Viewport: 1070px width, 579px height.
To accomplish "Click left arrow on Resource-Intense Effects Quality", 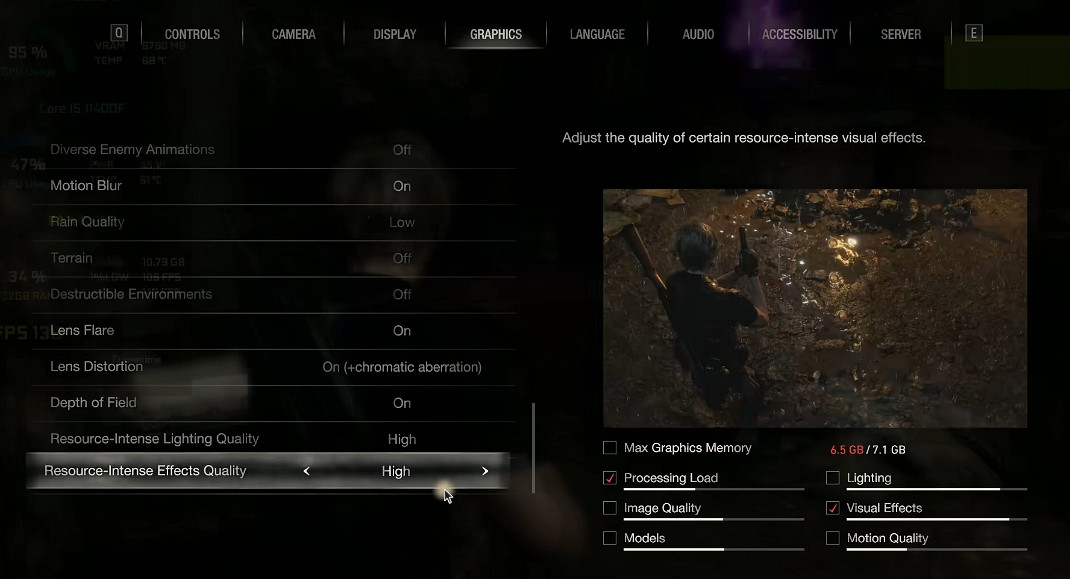I will [x=306, y=471].
